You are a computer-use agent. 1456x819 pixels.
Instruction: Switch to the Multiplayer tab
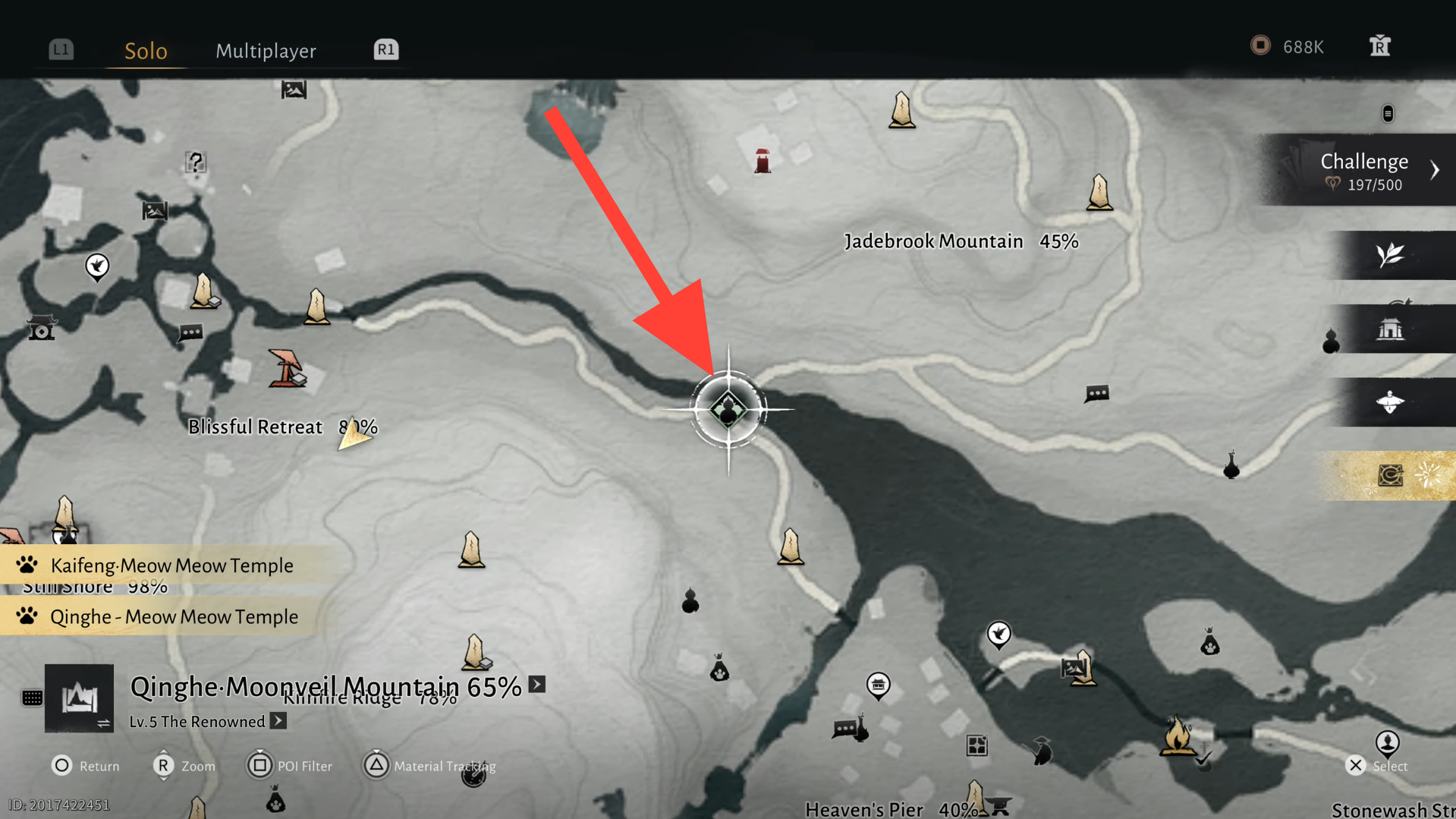pos(266,51)
